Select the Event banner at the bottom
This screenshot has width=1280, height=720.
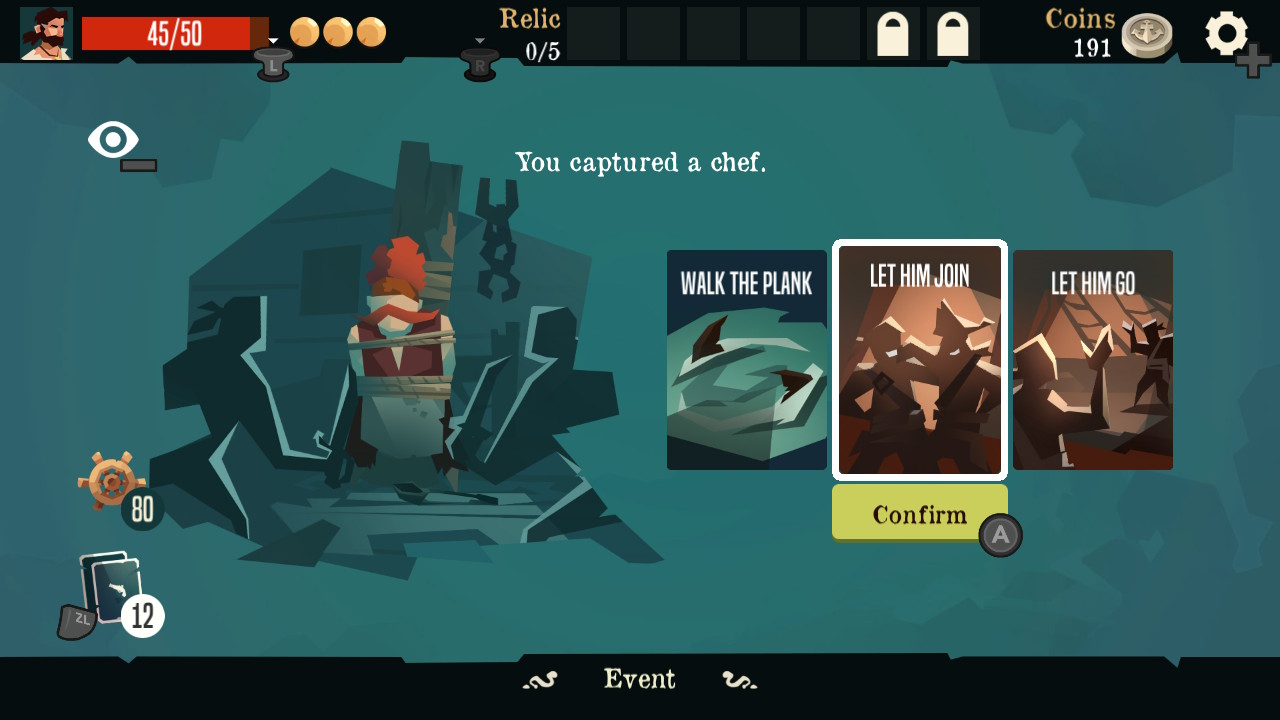tap(639, 679)
